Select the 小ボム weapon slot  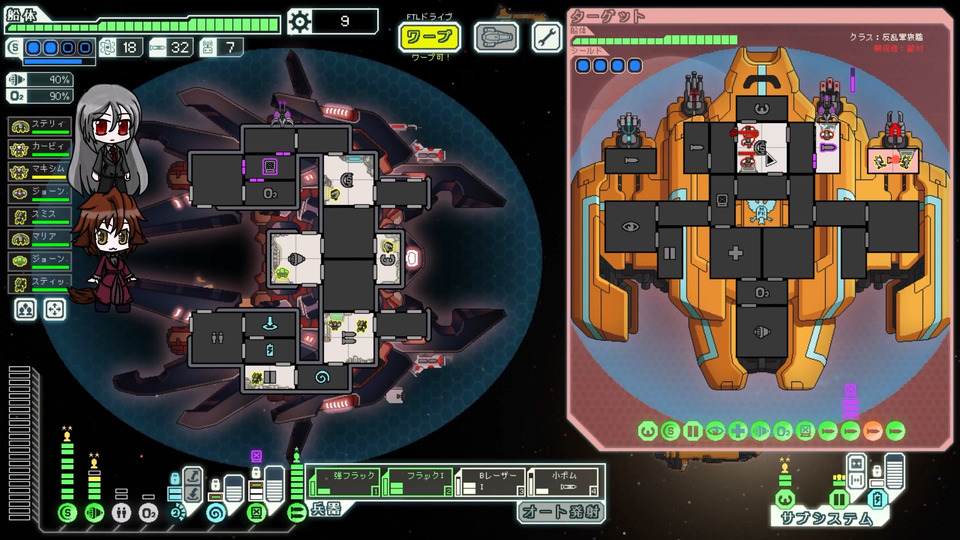563,482
